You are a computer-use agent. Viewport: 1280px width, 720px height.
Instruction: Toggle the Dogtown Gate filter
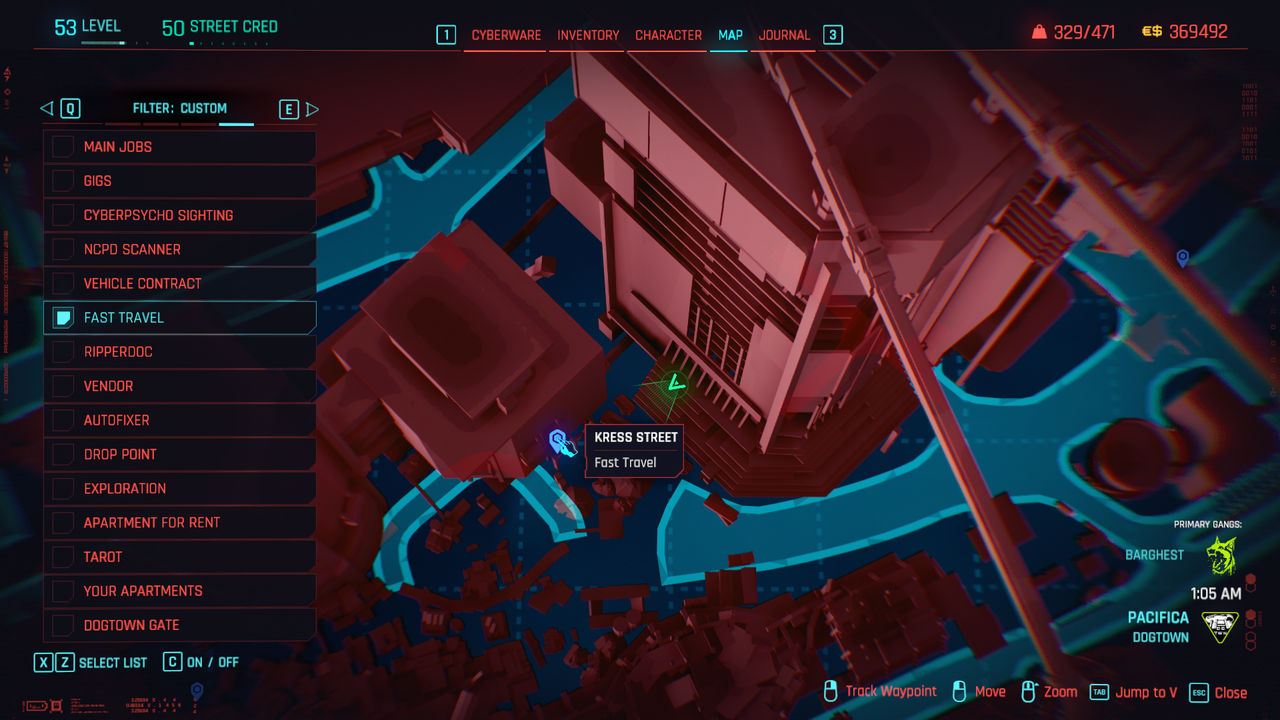coord(63,625)
